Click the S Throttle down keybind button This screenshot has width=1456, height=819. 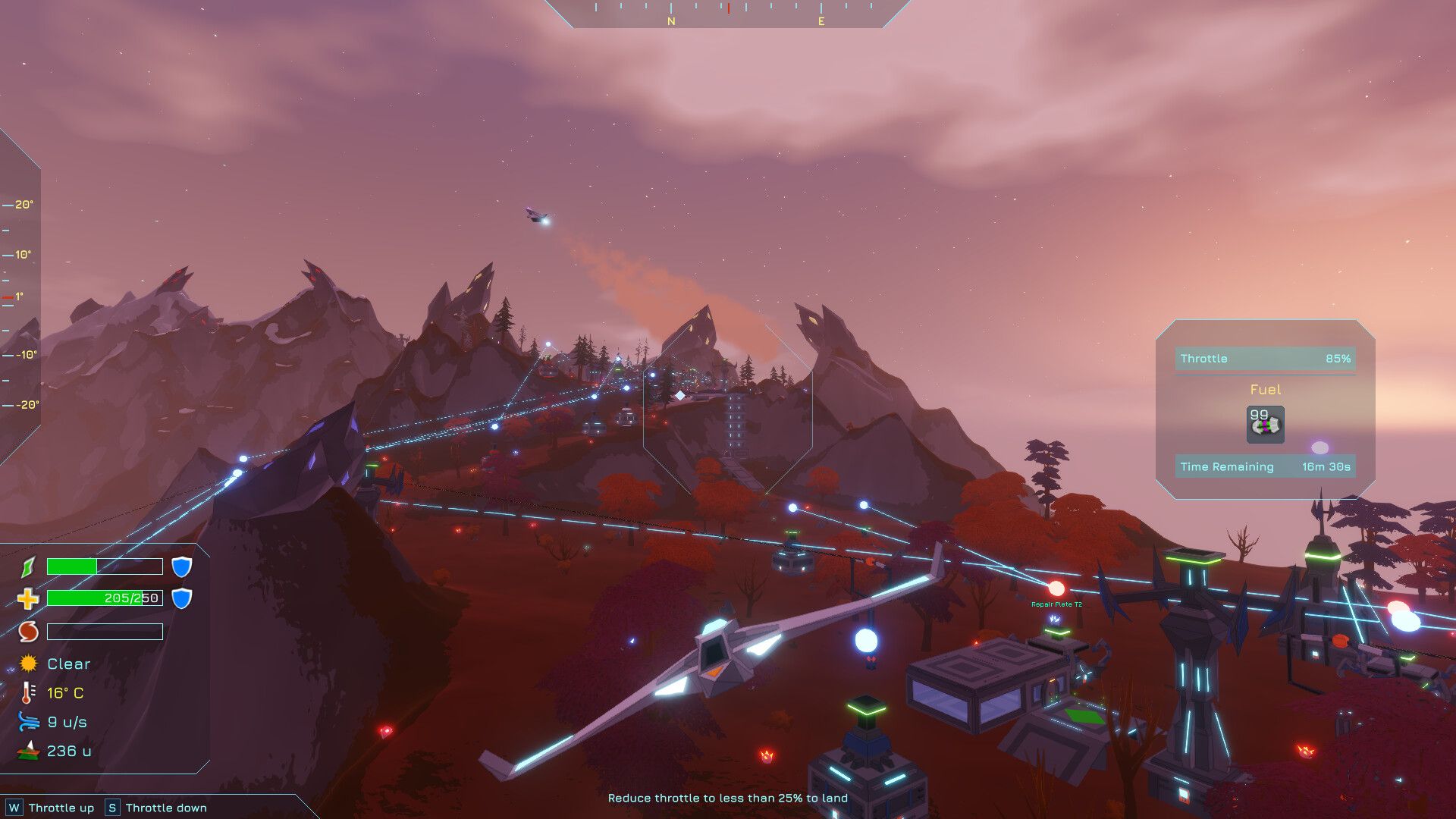coord(113,807)
